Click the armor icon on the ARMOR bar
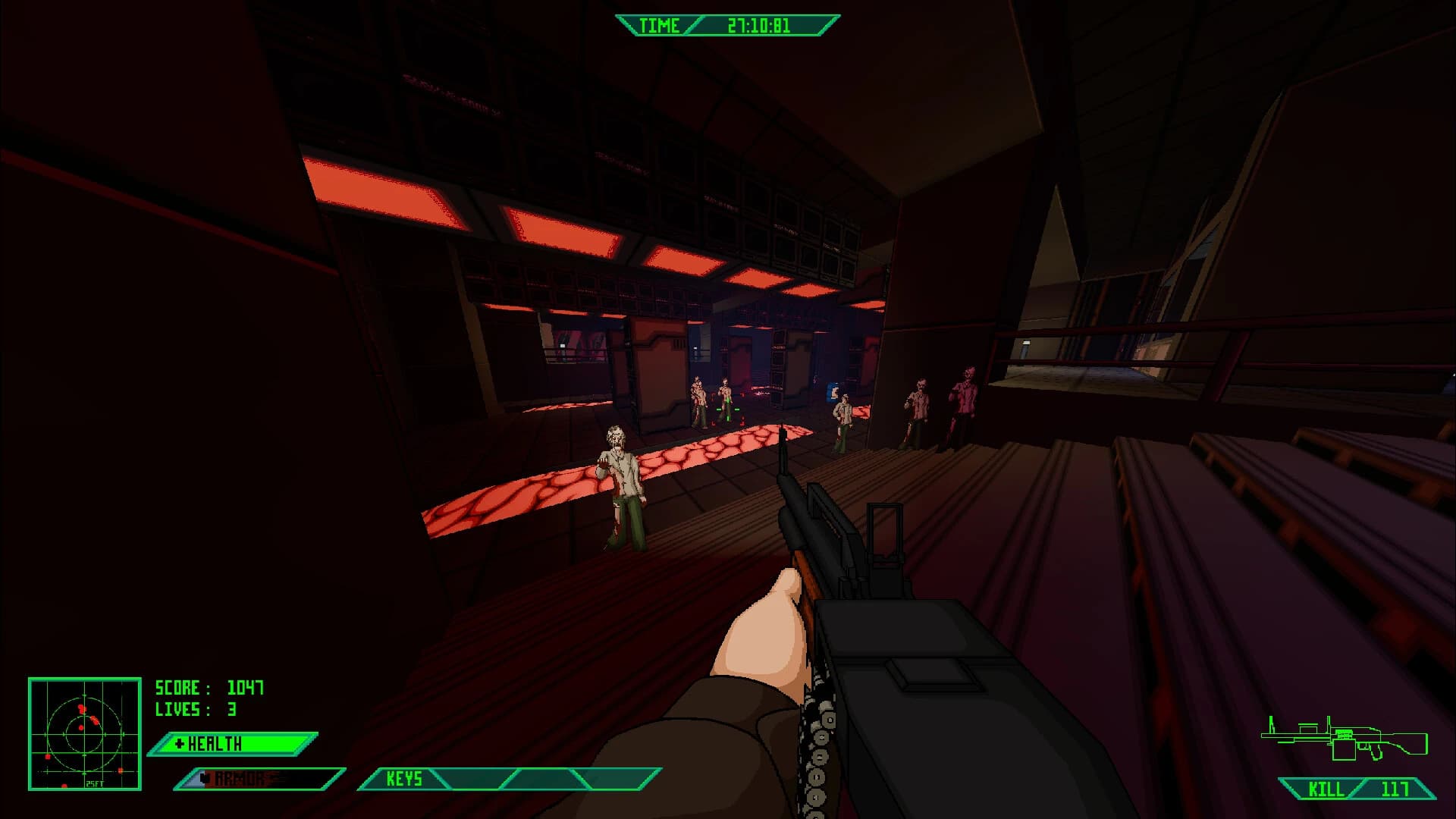The image size is (1456, 819). point(203,777)
